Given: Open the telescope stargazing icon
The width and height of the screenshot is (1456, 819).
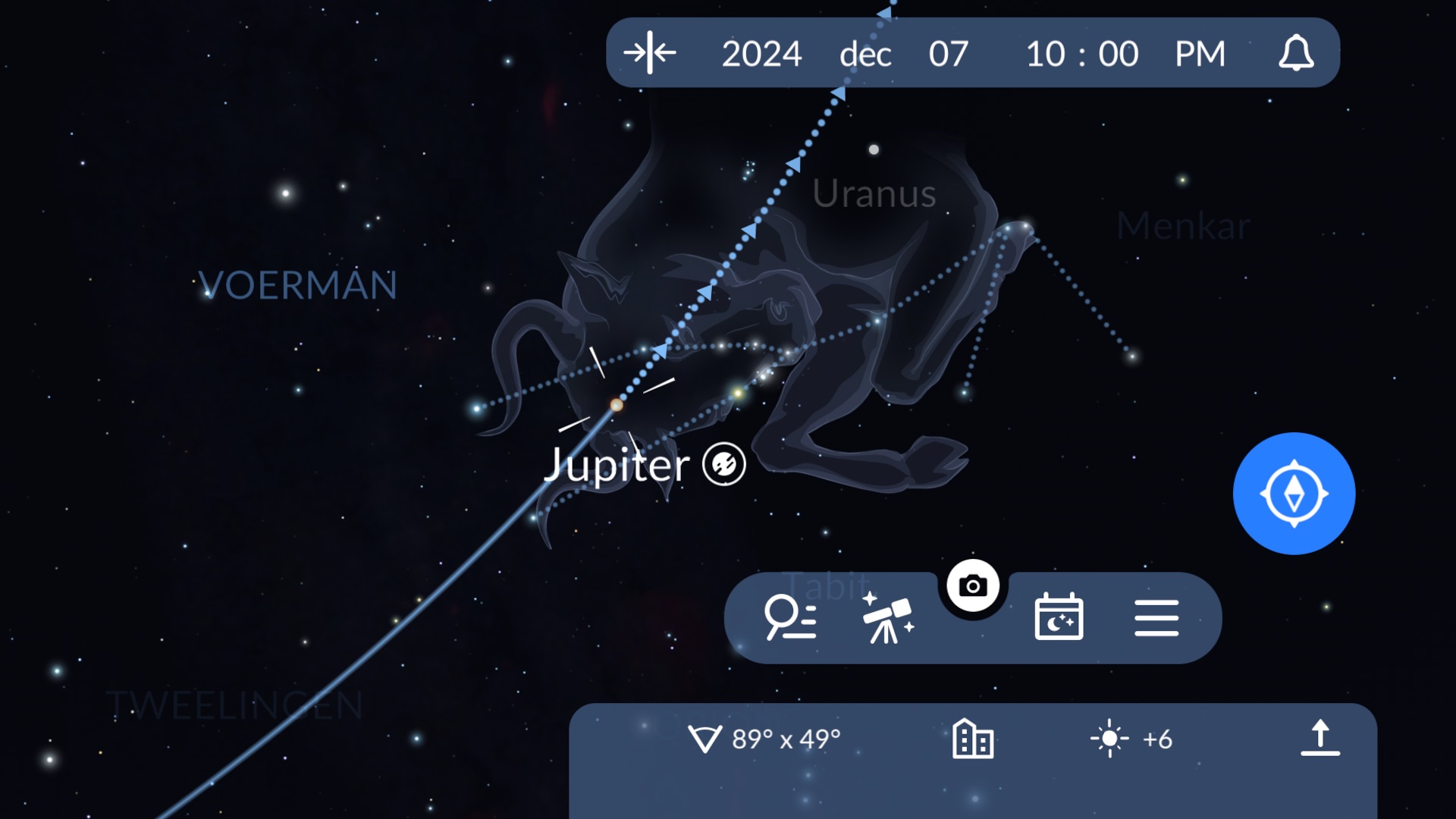Looking at the screenshot, I should click(x=887, y=617).
